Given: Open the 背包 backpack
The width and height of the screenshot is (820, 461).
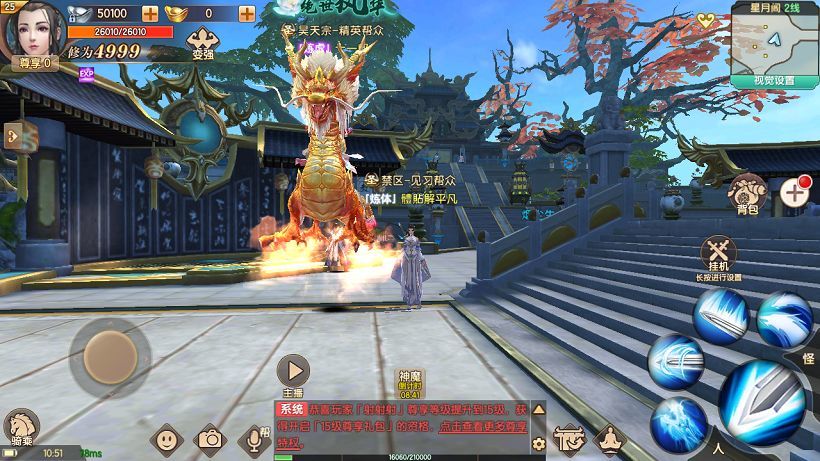Looking at the screenshot, I should [747, 194].
